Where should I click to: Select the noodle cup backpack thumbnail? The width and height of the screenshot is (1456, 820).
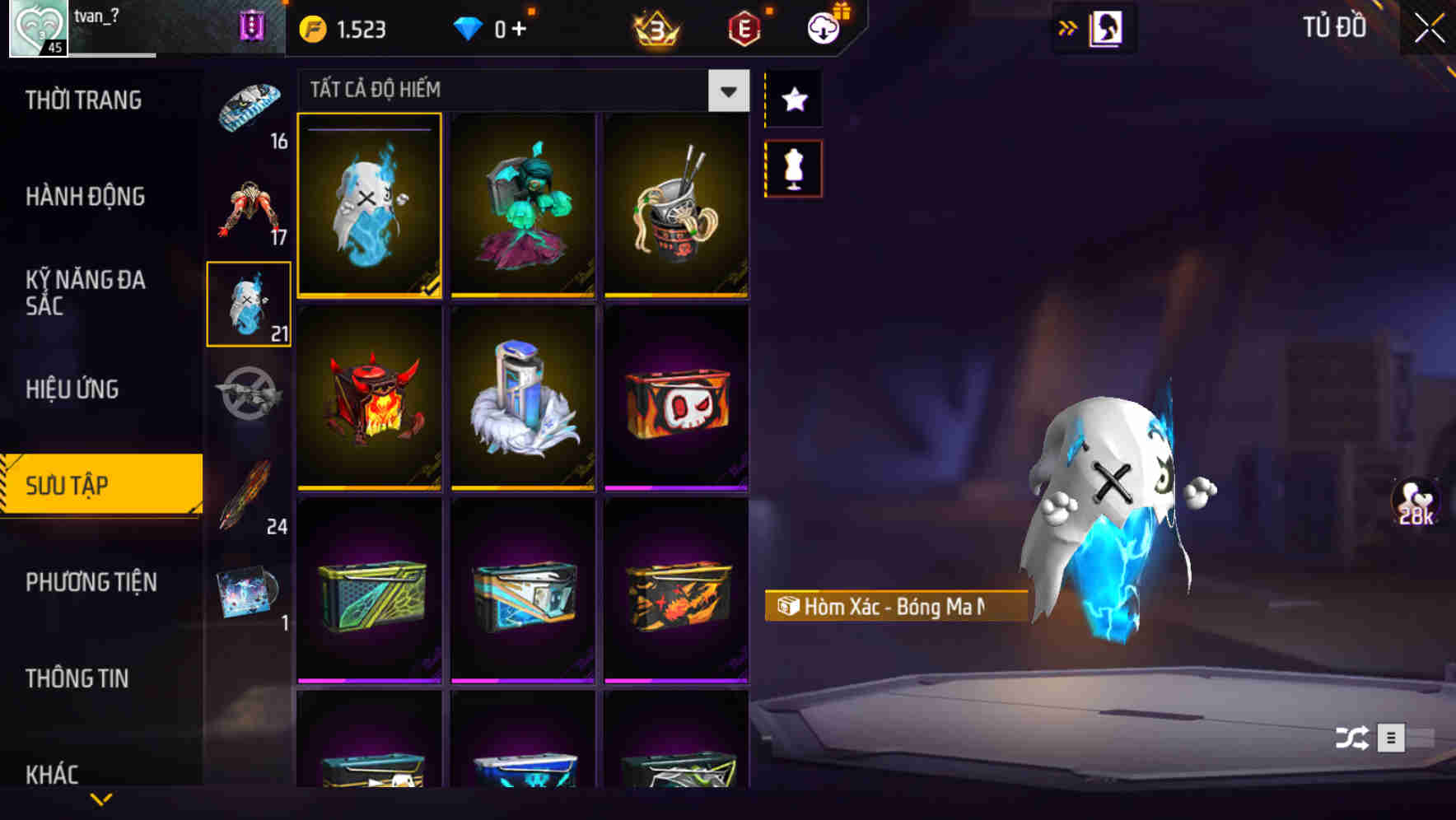point(675,206)
